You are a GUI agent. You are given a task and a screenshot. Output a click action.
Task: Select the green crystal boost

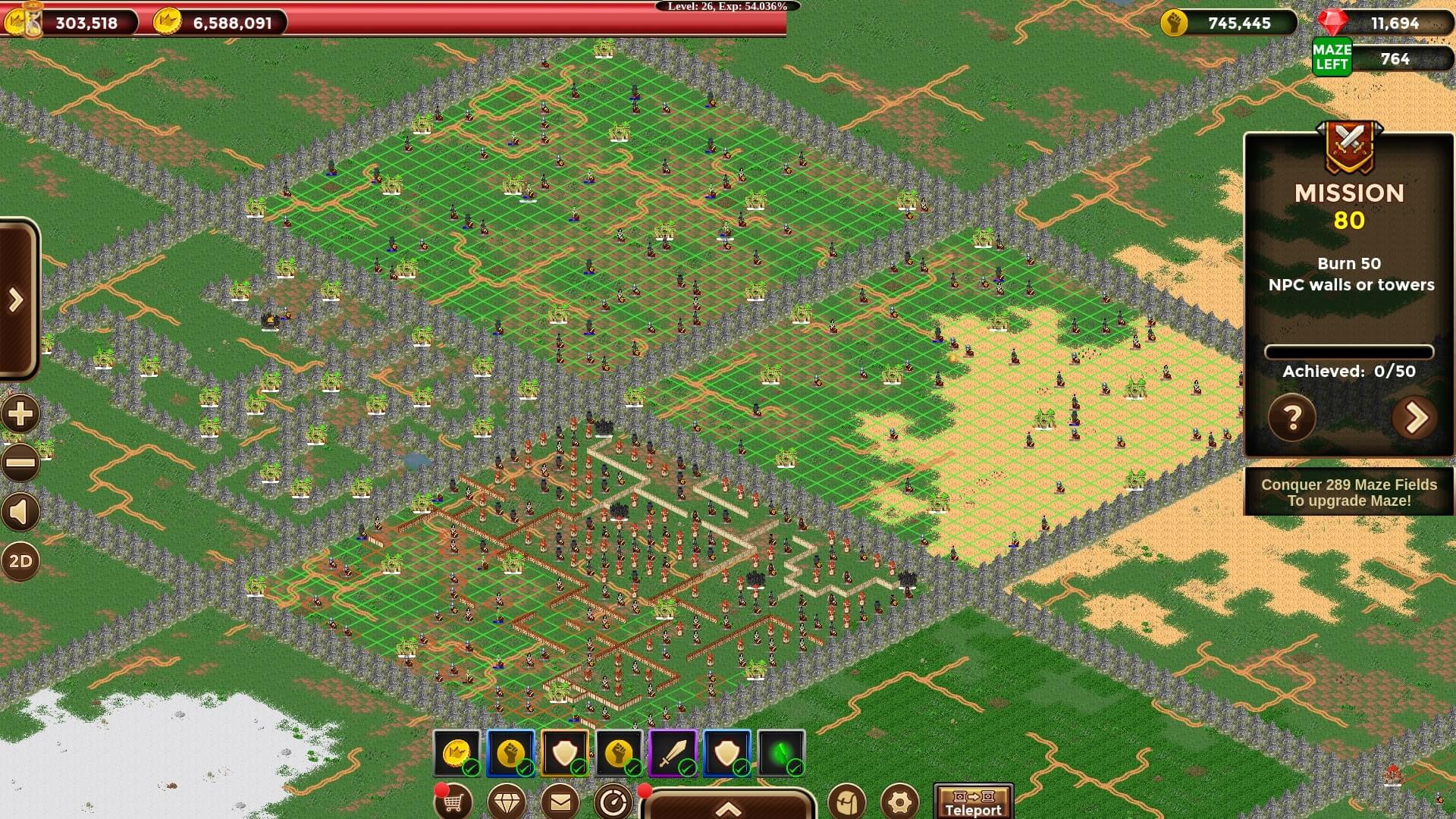781,753
